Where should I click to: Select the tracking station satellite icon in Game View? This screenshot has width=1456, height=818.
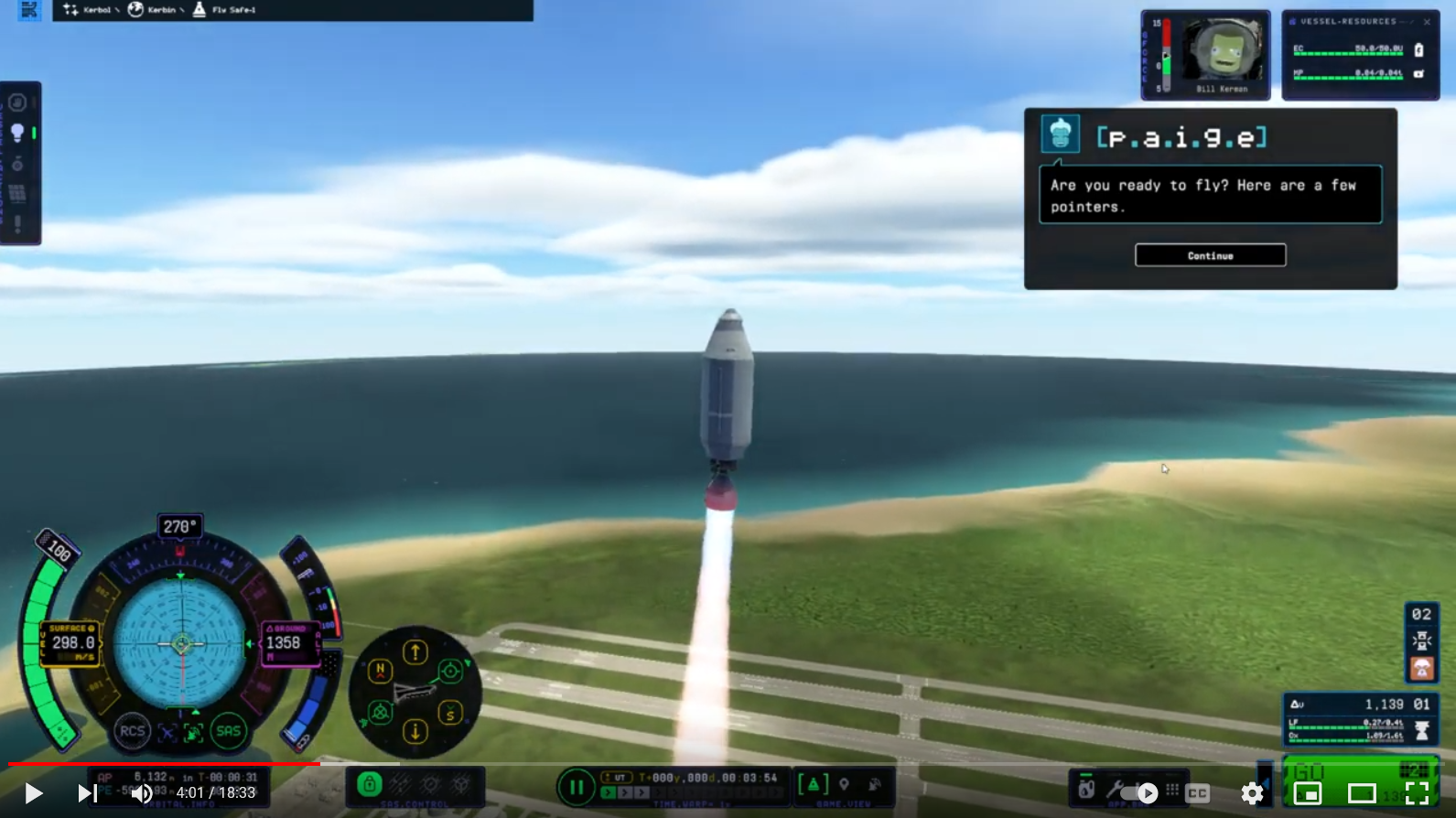tap(875, 784)
